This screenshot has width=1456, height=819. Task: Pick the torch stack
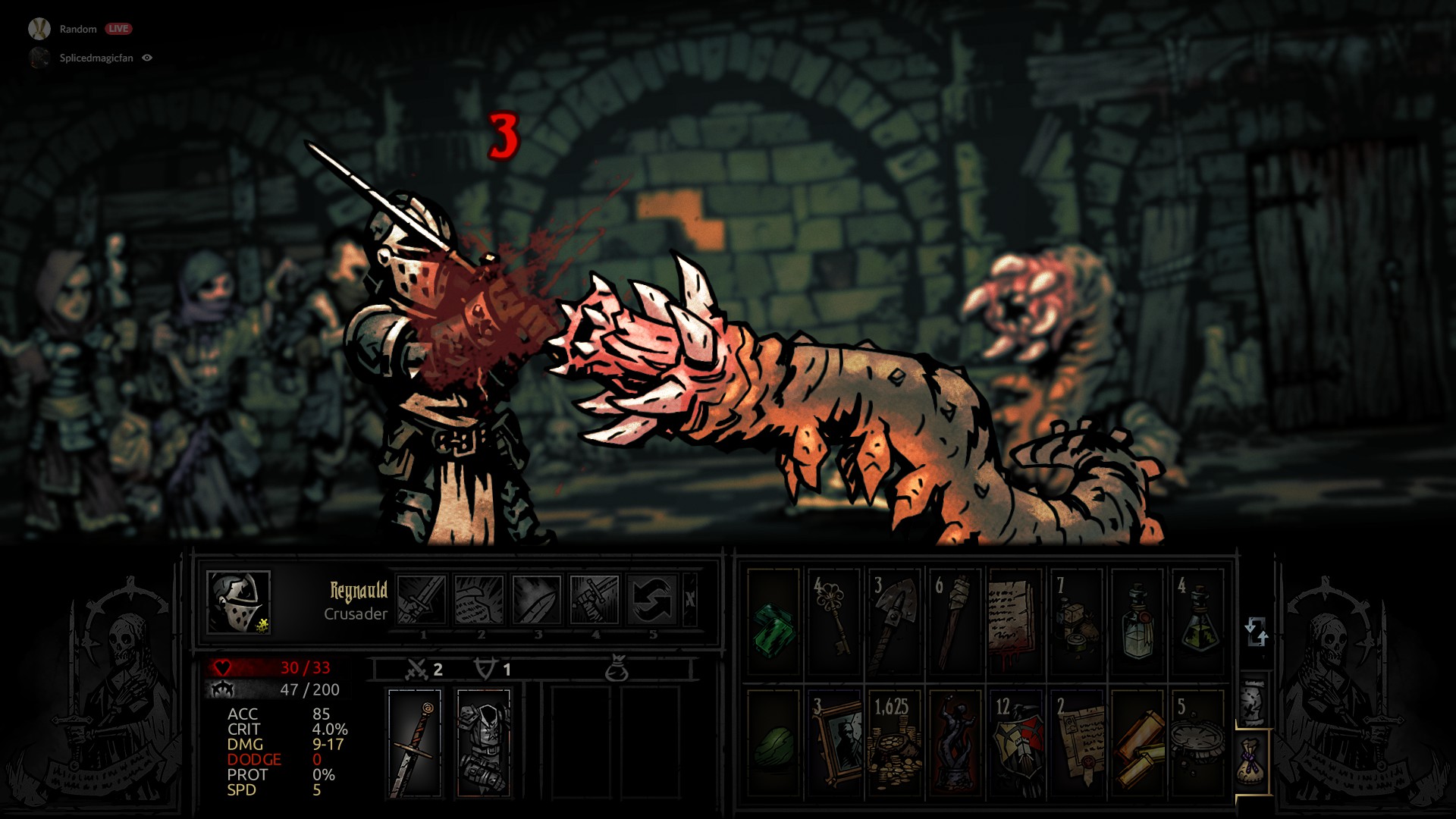point(954,623)
